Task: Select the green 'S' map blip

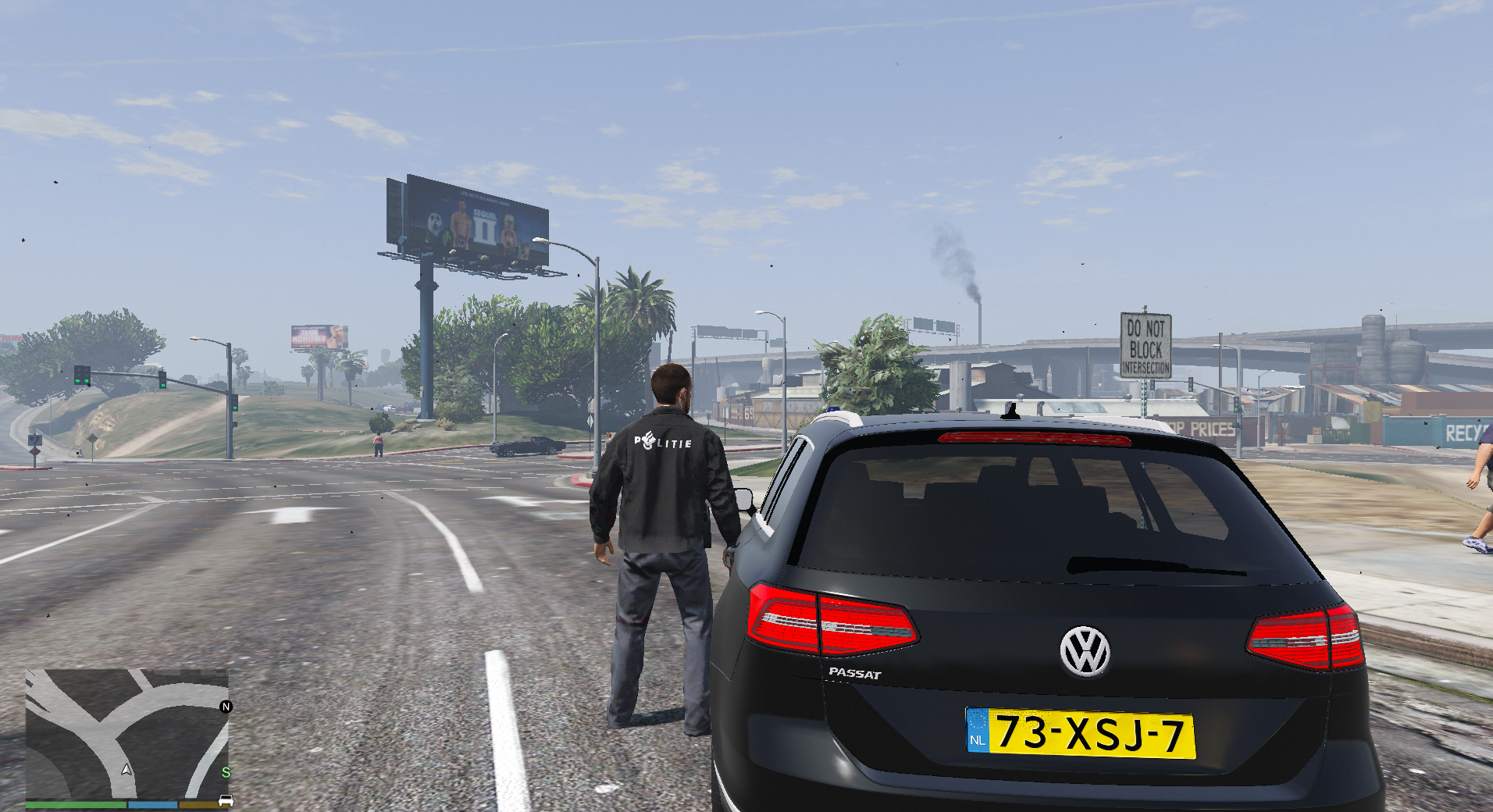Action: click(226, 772)
